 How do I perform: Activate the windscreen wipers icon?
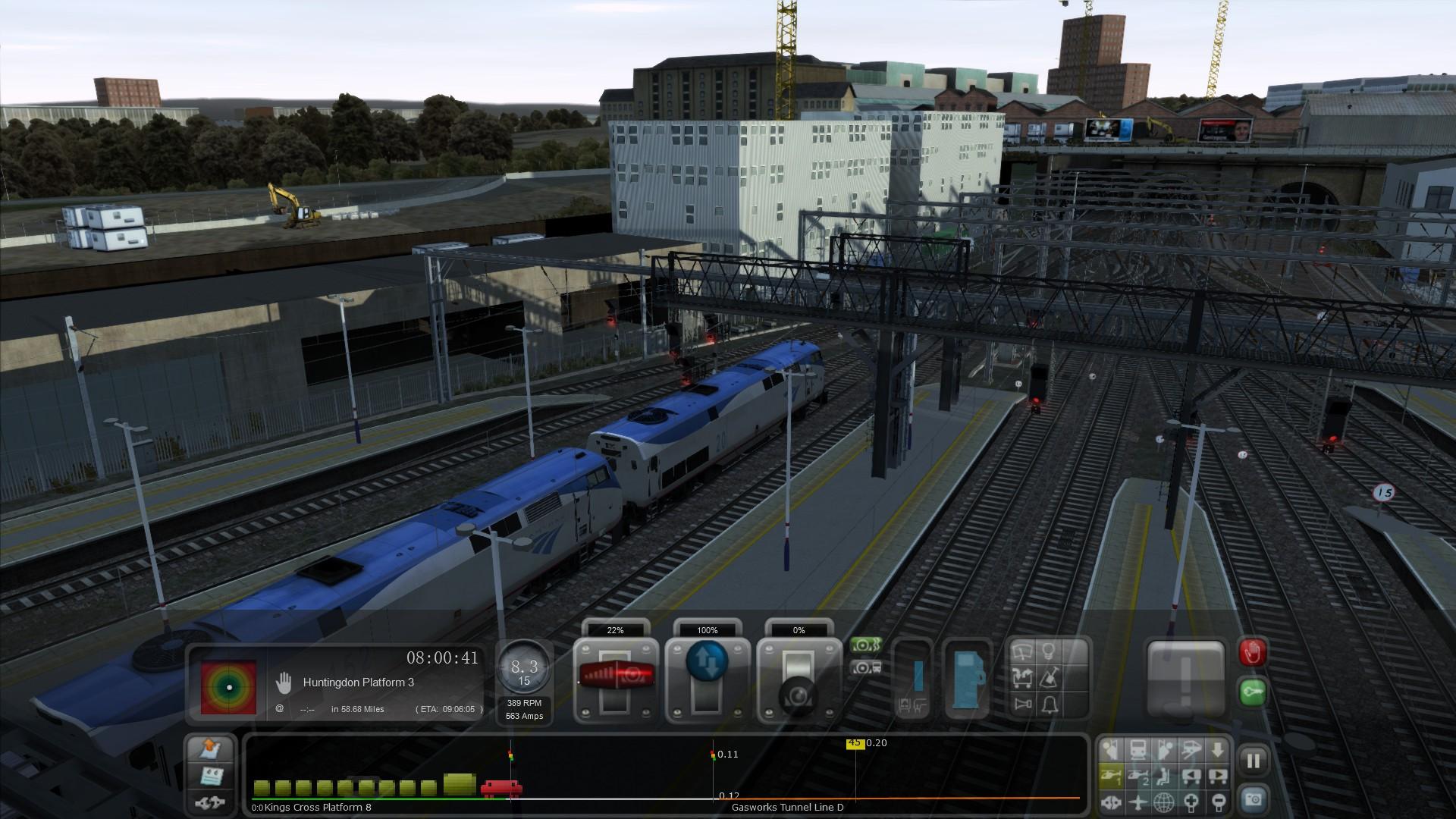pos(1022,651)
